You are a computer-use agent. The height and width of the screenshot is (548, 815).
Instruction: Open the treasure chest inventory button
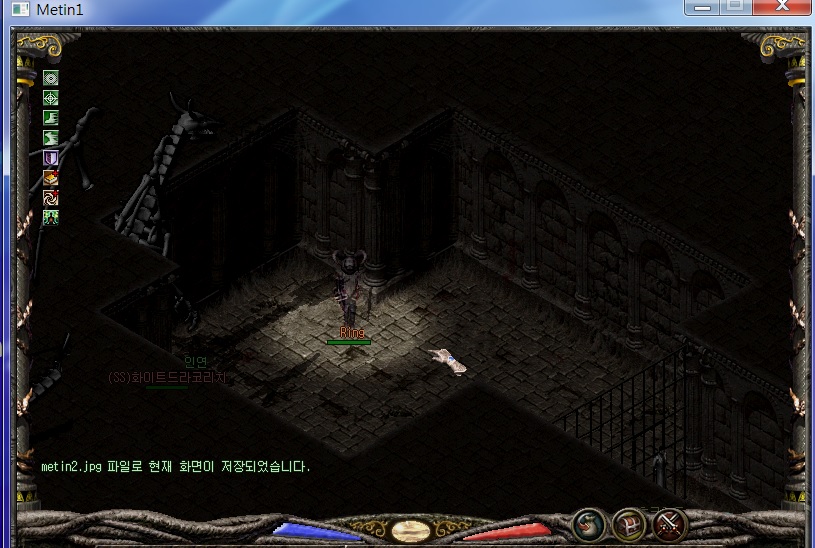pyautogui.click(x=629, y=524)
